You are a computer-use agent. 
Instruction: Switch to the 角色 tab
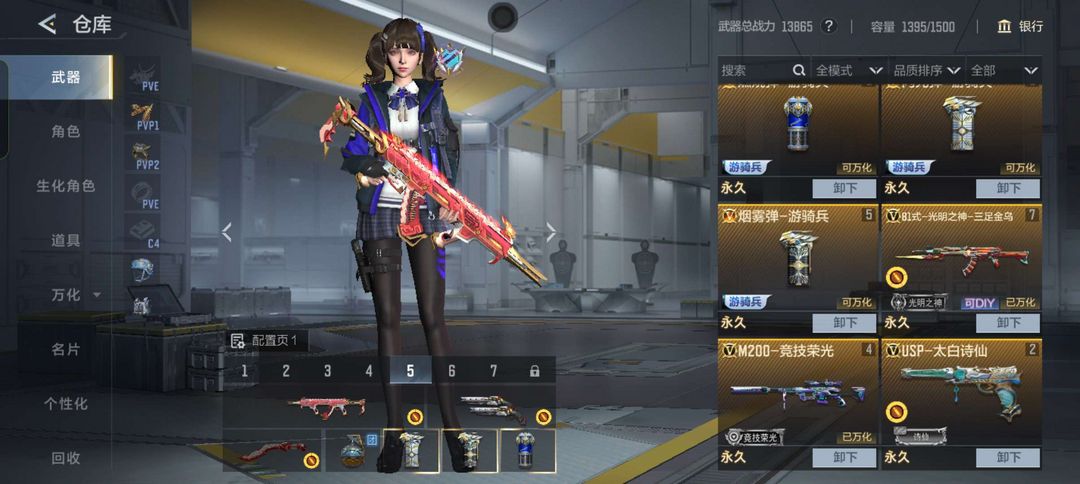click(x=66, y=131)
